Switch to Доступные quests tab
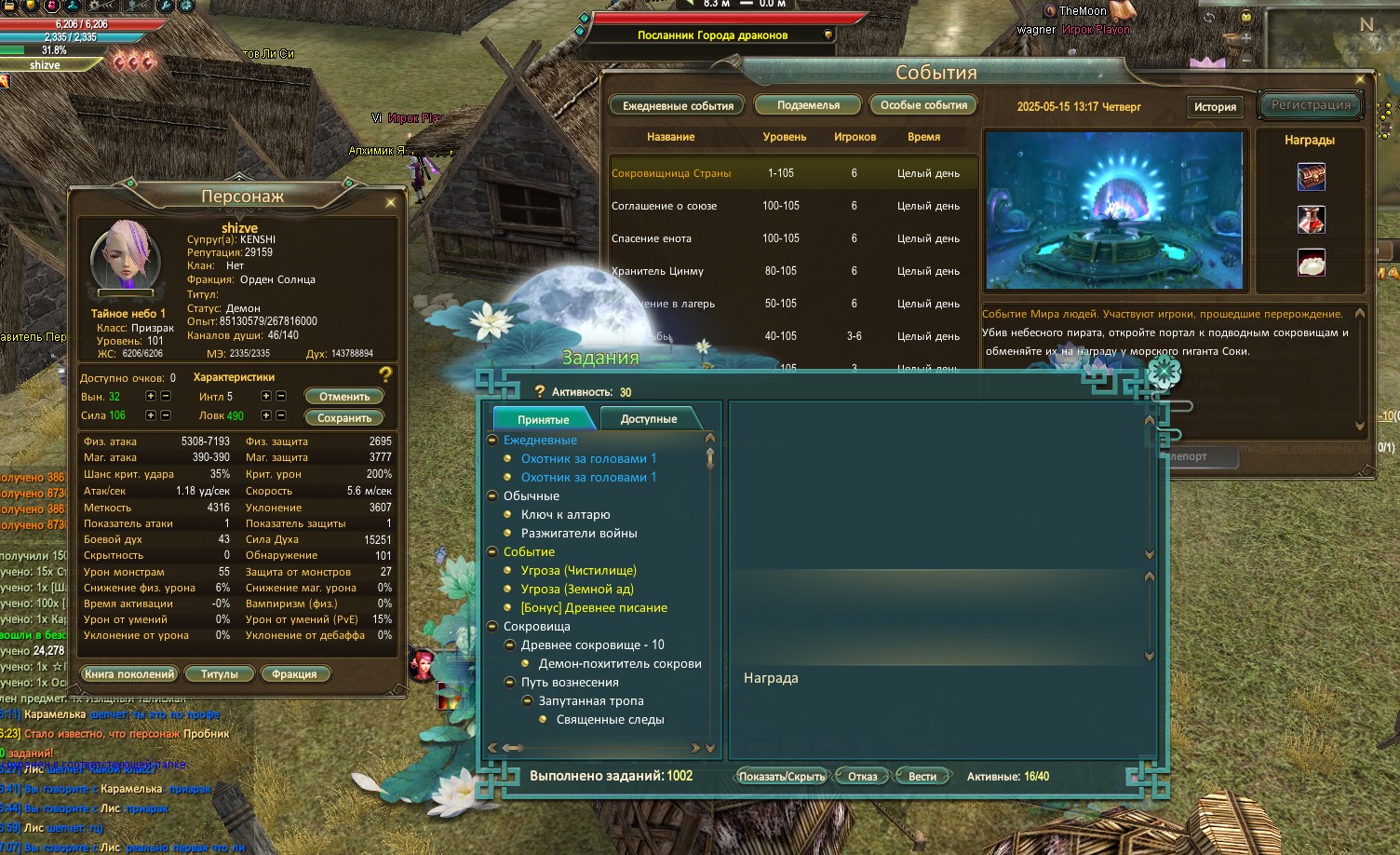The width and height of the screenshot is (1400, 855). (649, 419)
